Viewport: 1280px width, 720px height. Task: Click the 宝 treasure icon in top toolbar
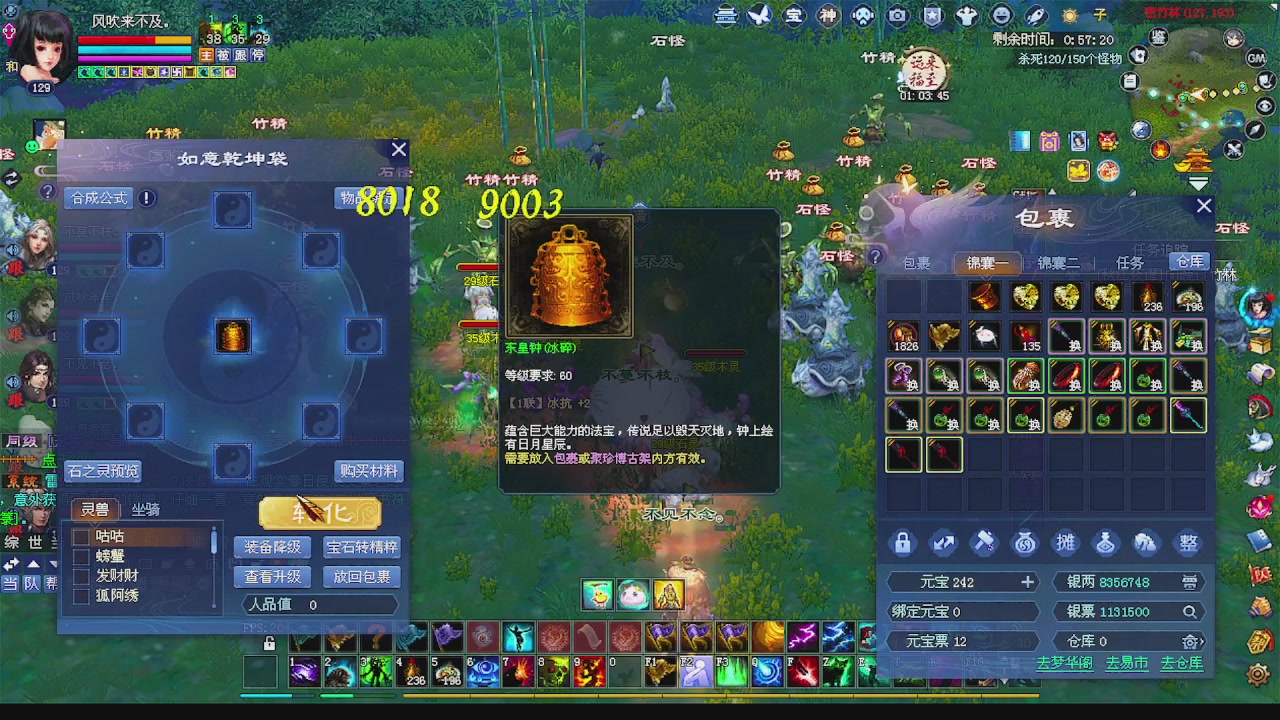(x=793, y=15)
